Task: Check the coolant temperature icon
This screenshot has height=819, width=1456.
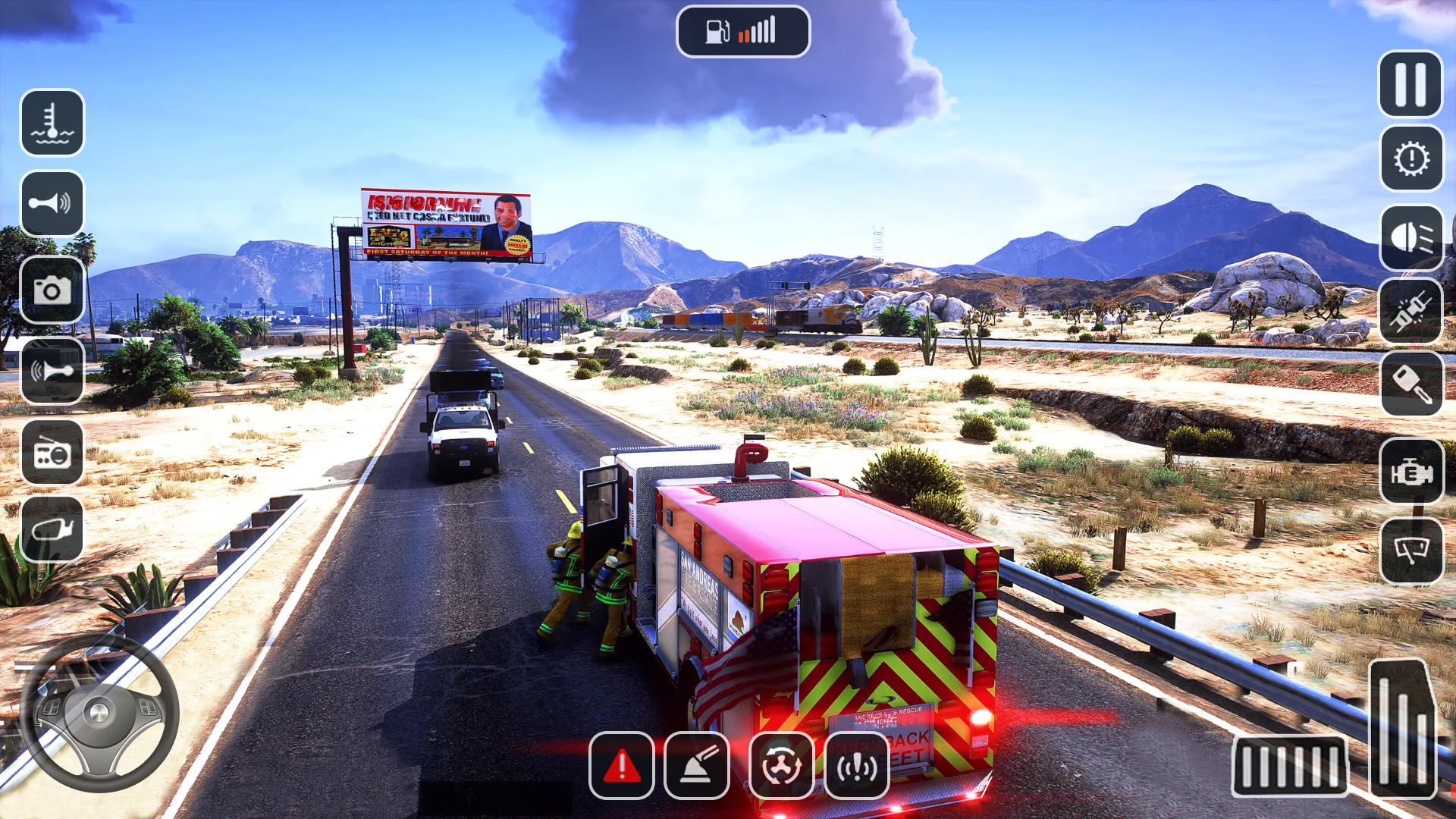Action: pyautogui.click(x=52, y=123)
